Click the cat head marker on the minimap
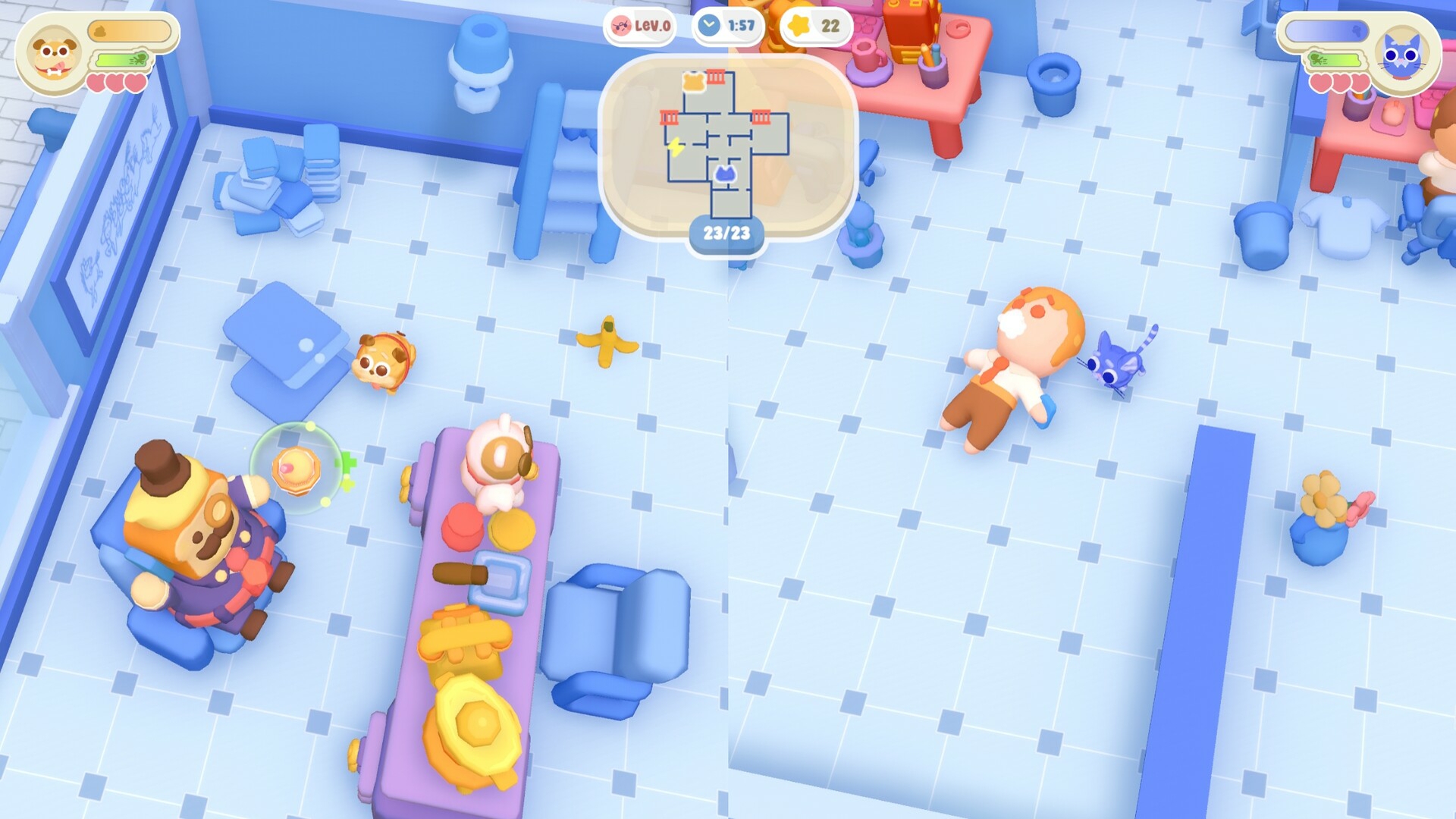Screen dimensions: 1456x819 [724, 174]
